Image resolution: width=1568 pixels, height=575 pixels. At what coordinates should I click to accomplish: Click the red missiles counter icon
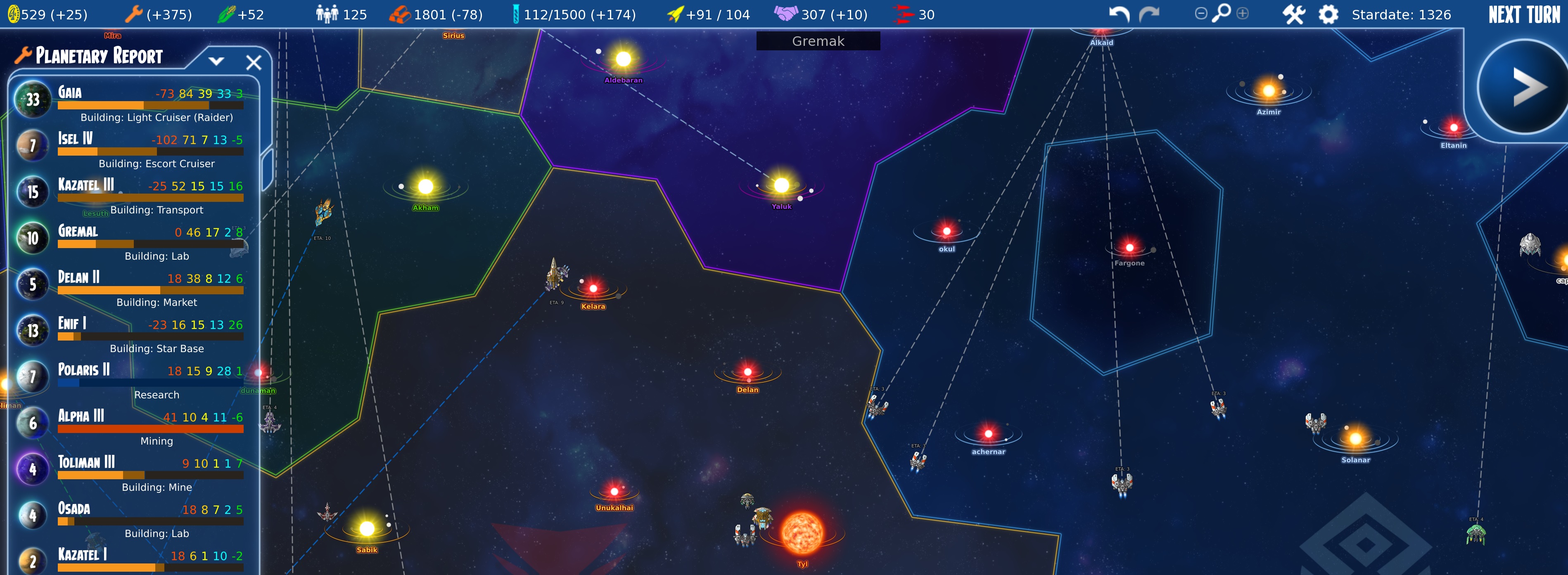tap(902, 13)
